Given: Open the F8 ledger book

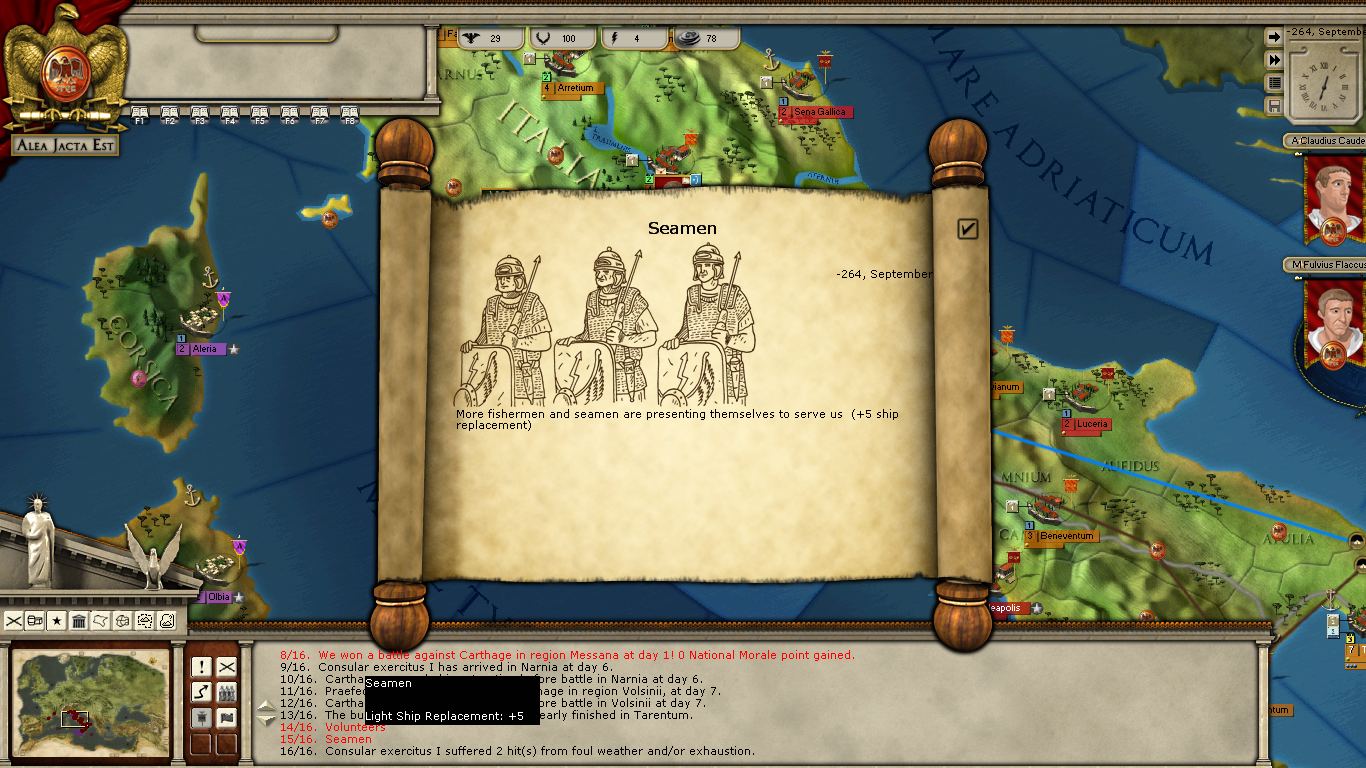Looking at the screenshot, I should pyautogui.click(x=350, y=113).
